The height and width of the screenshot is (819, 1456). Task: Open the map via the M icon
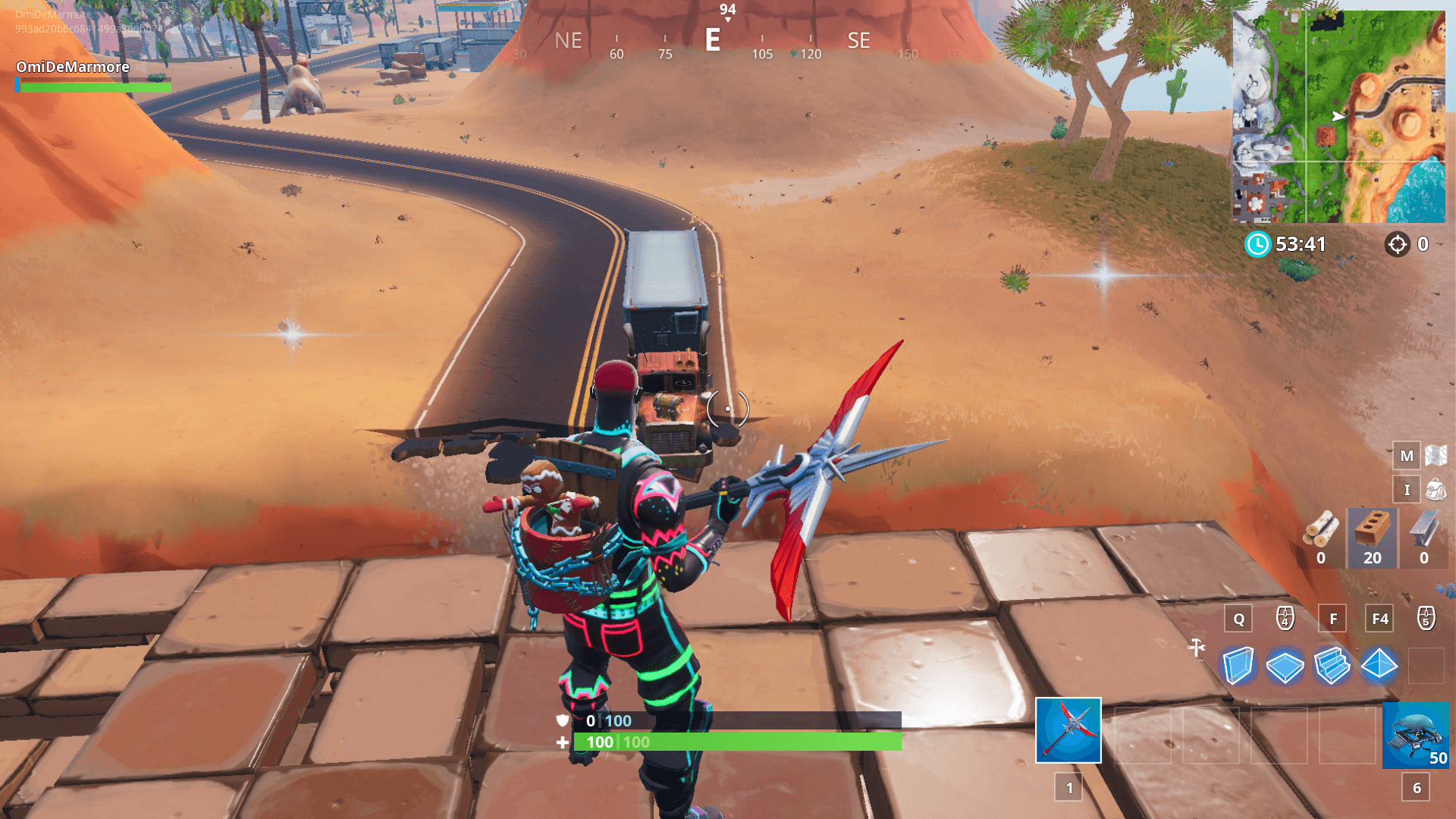(1407, 456)
